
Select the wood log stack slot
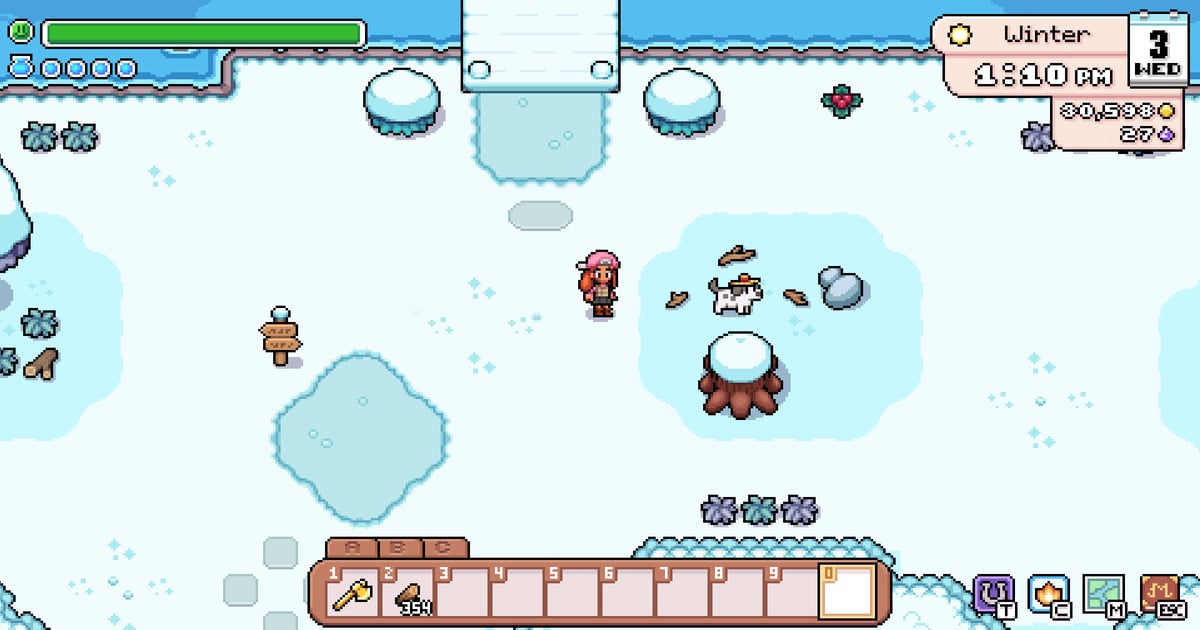409,593
